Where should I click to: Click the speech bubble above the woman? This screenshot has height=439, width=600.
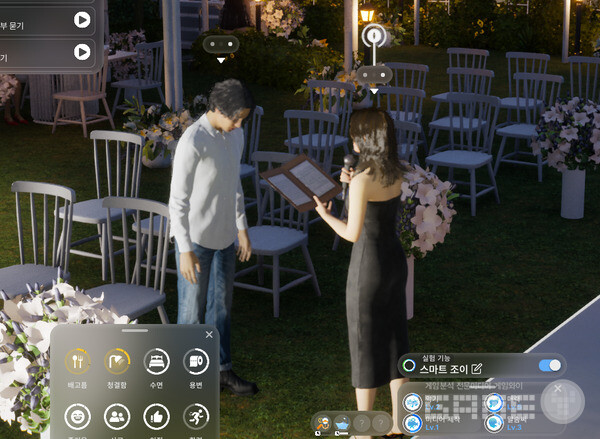point(376,73)
